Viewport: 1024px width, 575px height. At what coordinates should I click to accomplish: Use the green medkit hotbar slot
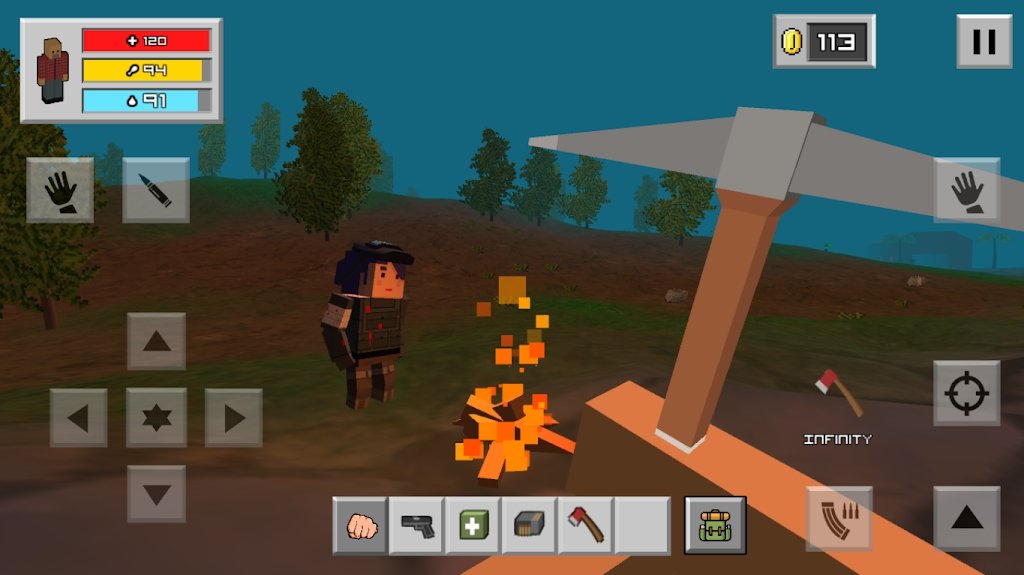[x=473, y=526]
